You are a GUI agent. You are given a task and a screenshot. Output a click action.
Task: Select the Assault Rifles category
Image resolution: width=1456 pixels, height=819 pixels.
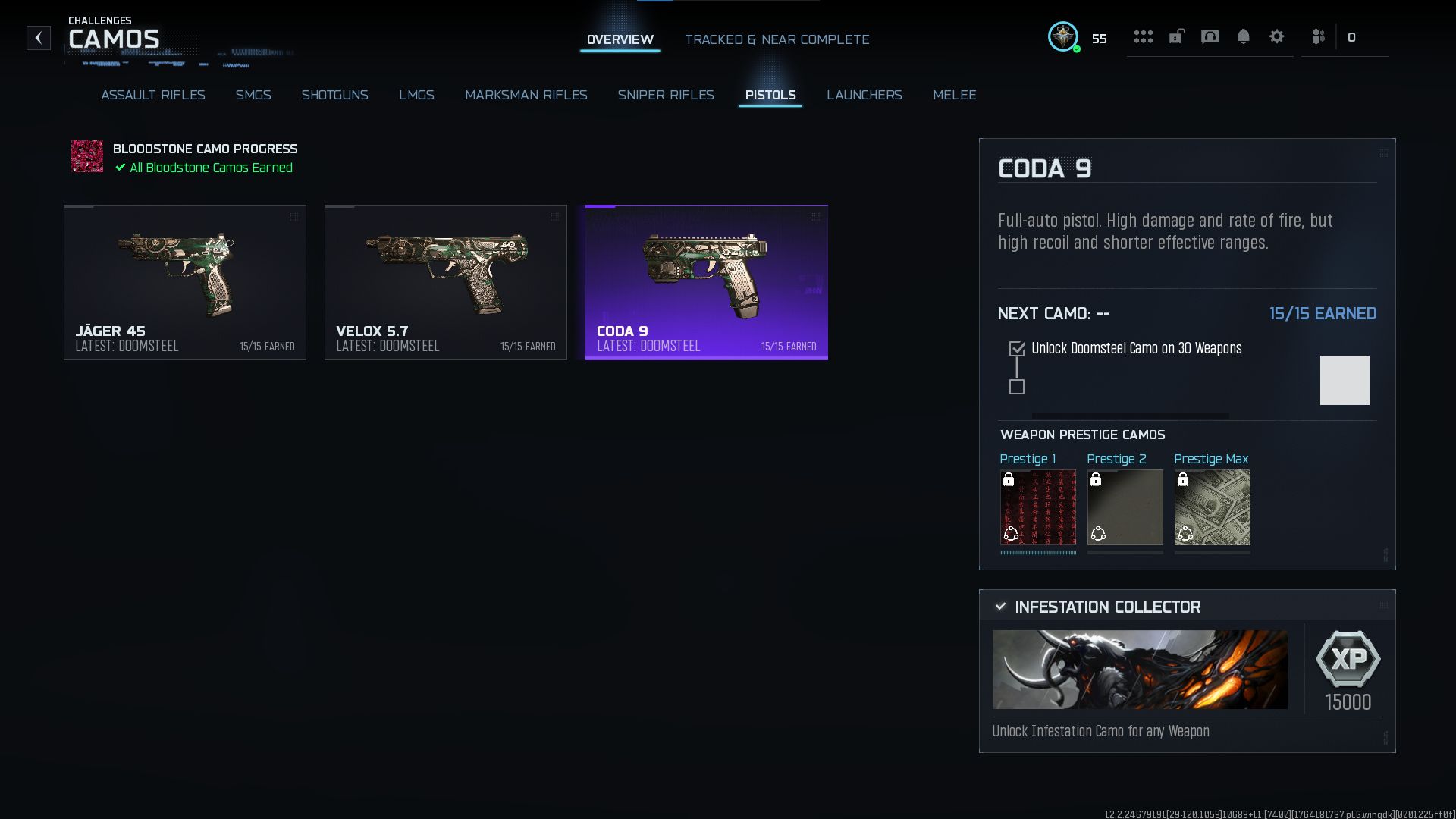153,95
